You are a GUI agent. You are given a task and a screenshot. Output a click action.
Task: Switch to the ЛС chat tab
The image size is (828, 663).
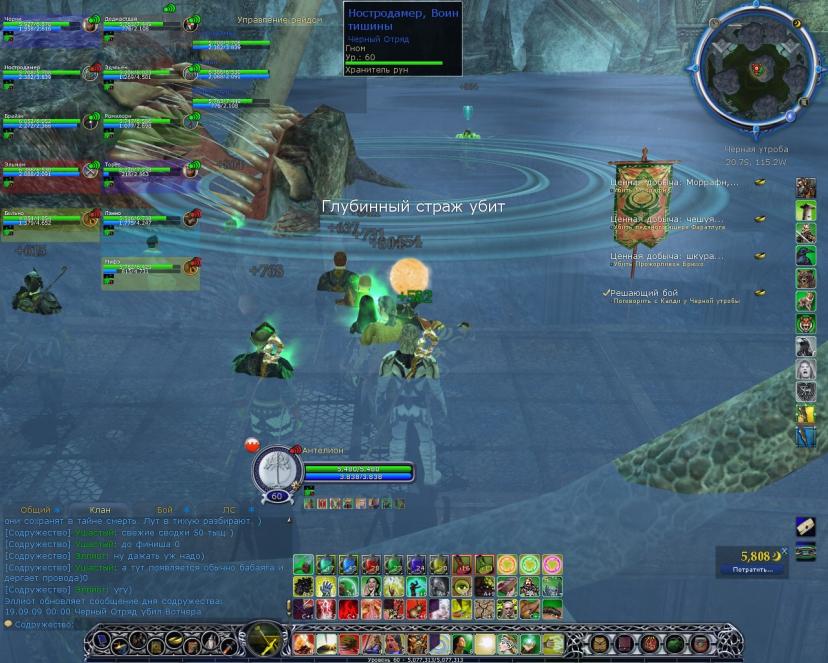click(x=230, y=510)
